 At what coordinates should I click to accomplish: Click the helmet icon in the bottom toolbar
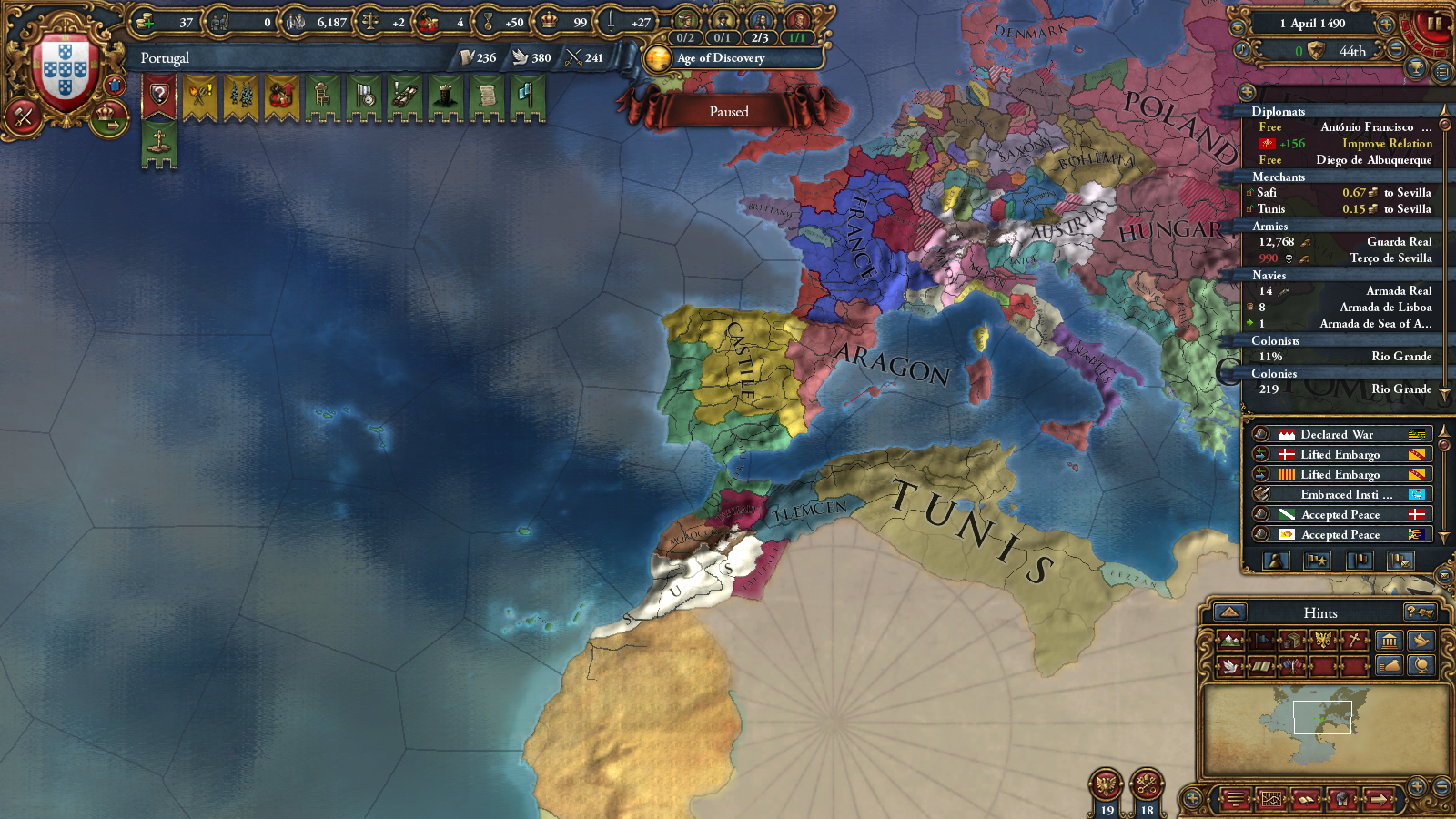pos(1343,799)
